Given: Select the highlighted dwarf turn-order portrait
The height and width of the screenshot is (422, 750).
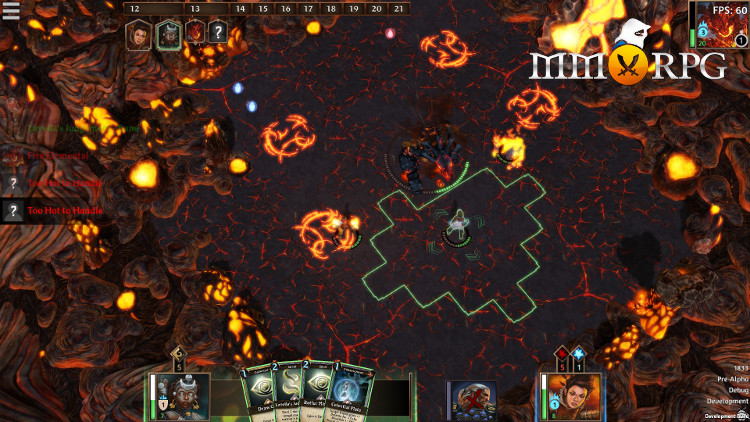Looking at the screenshot, I should click(168, 35).
